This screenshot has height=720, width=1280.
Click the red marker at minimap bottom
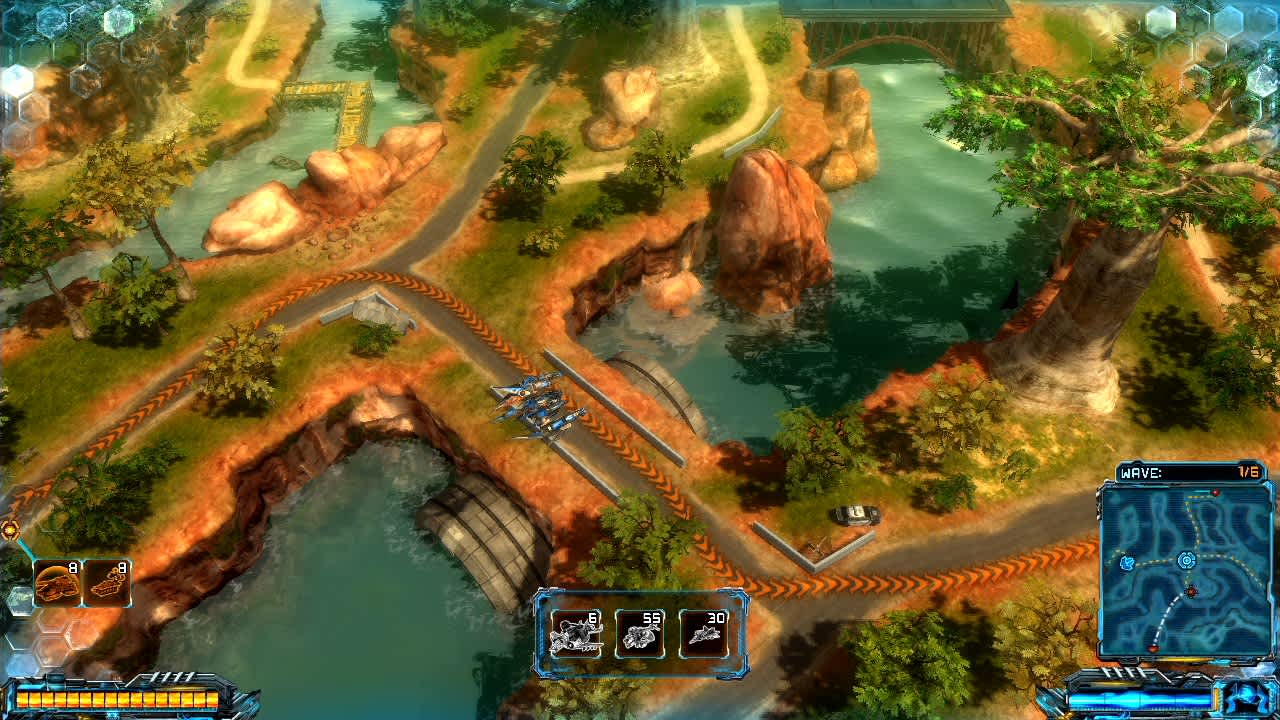click(x=1153, y=648)
